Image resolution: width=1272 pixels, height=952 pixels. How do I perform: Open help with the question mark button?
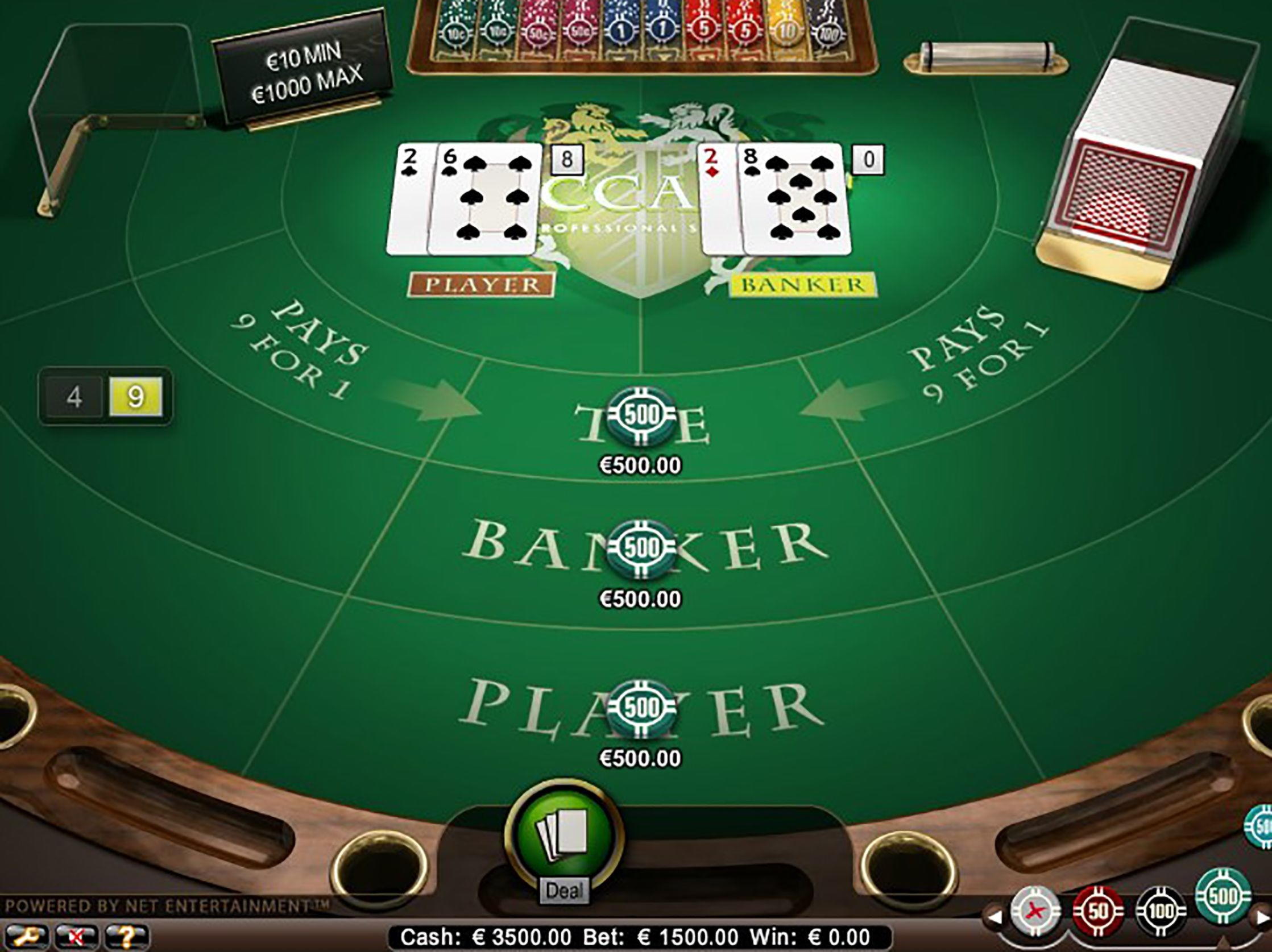click(x=126, y=937)
